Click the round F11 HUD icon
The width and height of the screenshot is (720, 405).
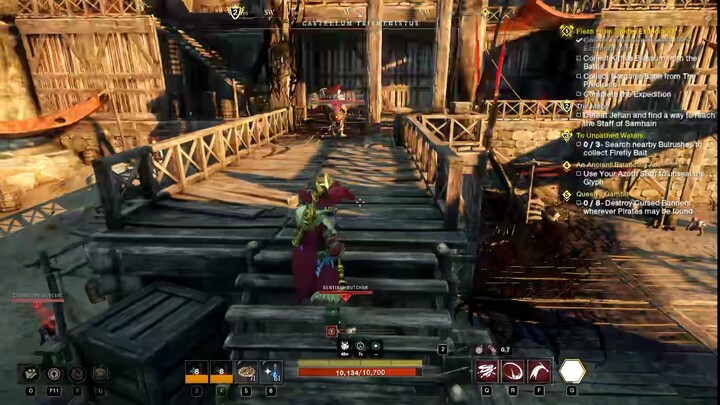[x=54, y=373]
